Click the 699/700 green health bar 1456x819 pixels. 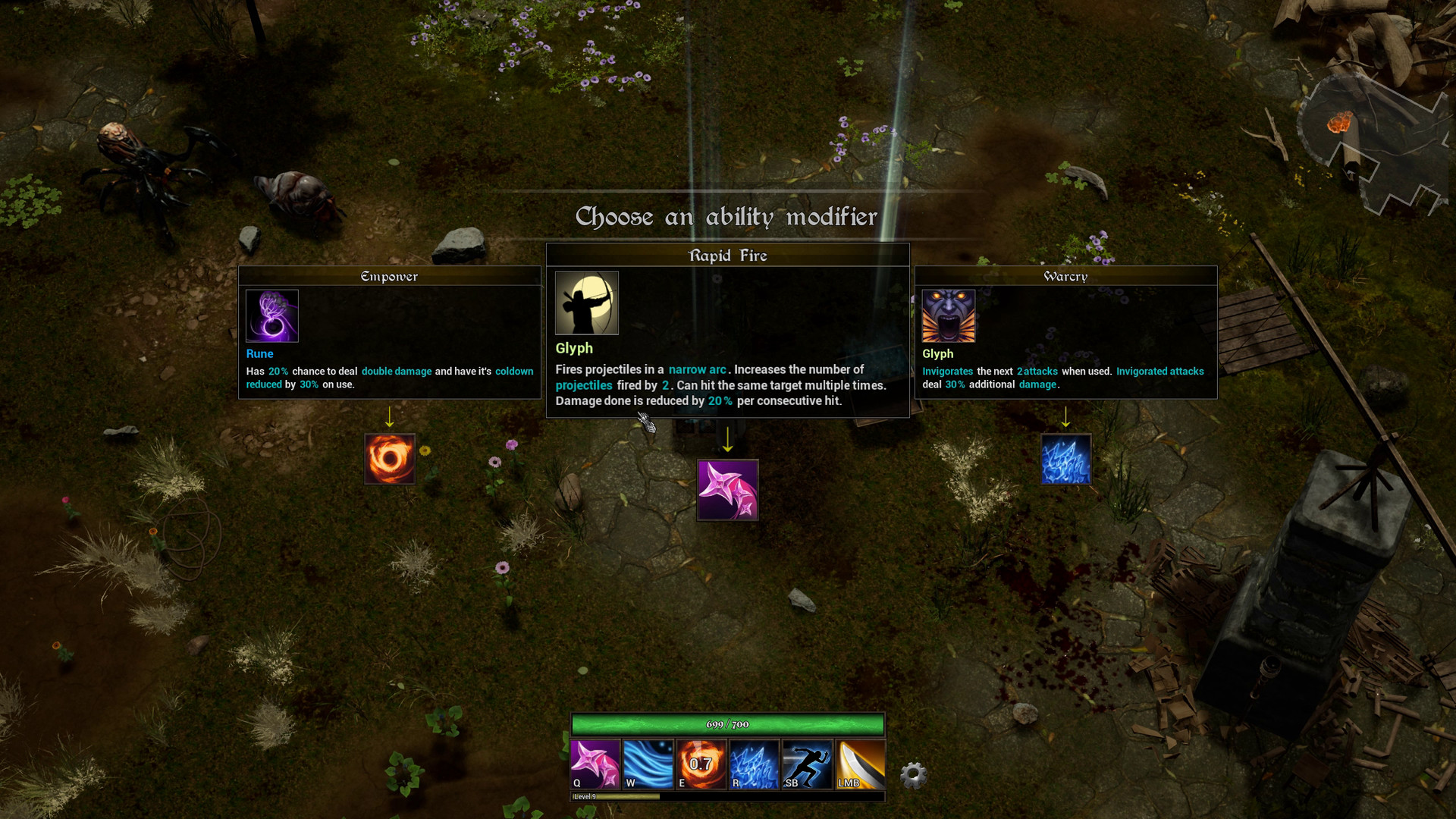tap(727, 724)
